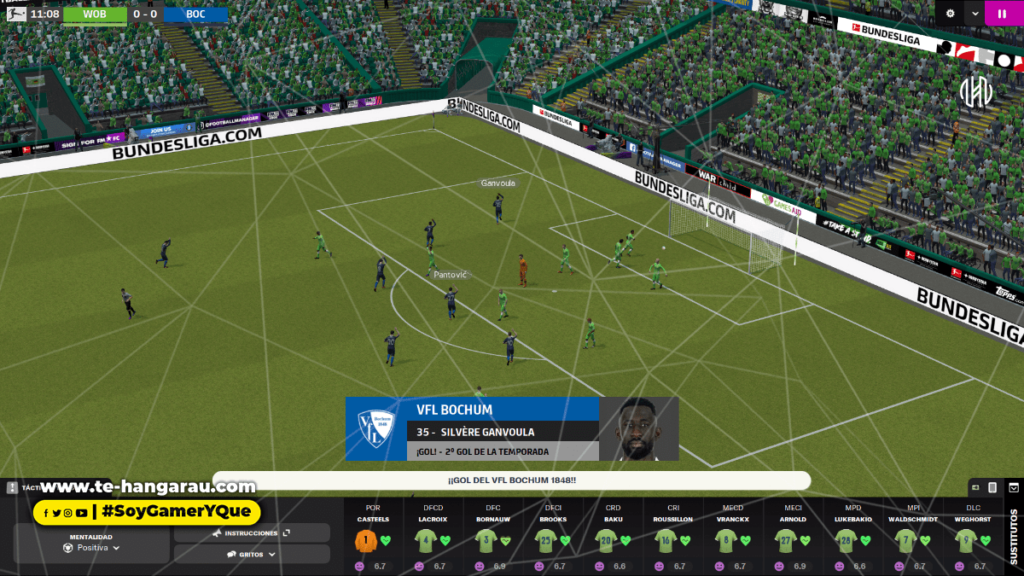The width and height of the screenshot is (1024, 576).
Task: Open the Sustitutos side tab
Action: click(1015, 537)
